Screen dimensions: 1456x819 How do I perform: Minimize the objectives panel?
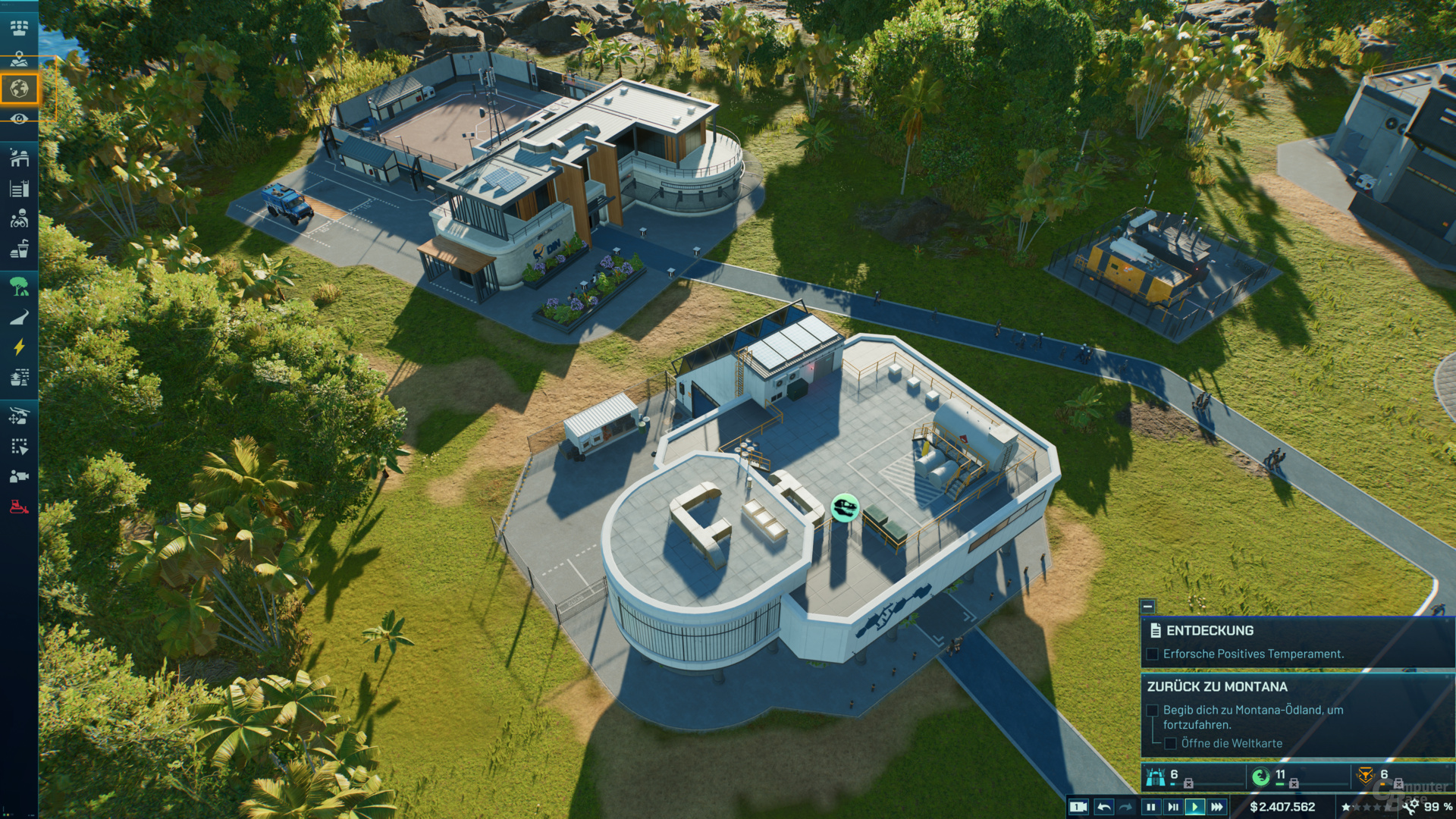[x=1147, y=606]
